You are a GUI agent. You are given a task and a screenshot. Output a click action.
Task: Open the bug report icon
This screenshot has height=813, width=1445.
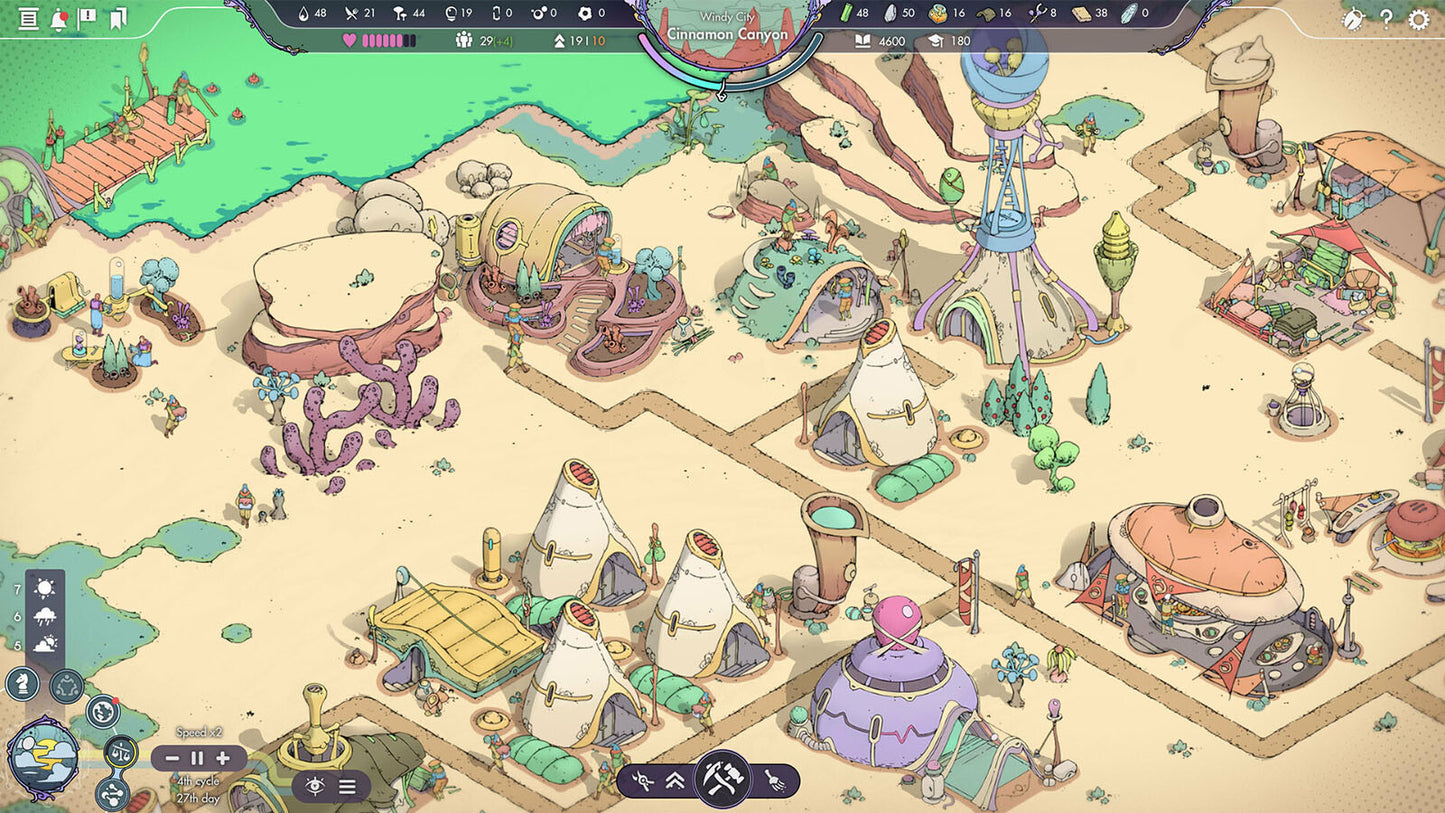[x=1352, y=19]
